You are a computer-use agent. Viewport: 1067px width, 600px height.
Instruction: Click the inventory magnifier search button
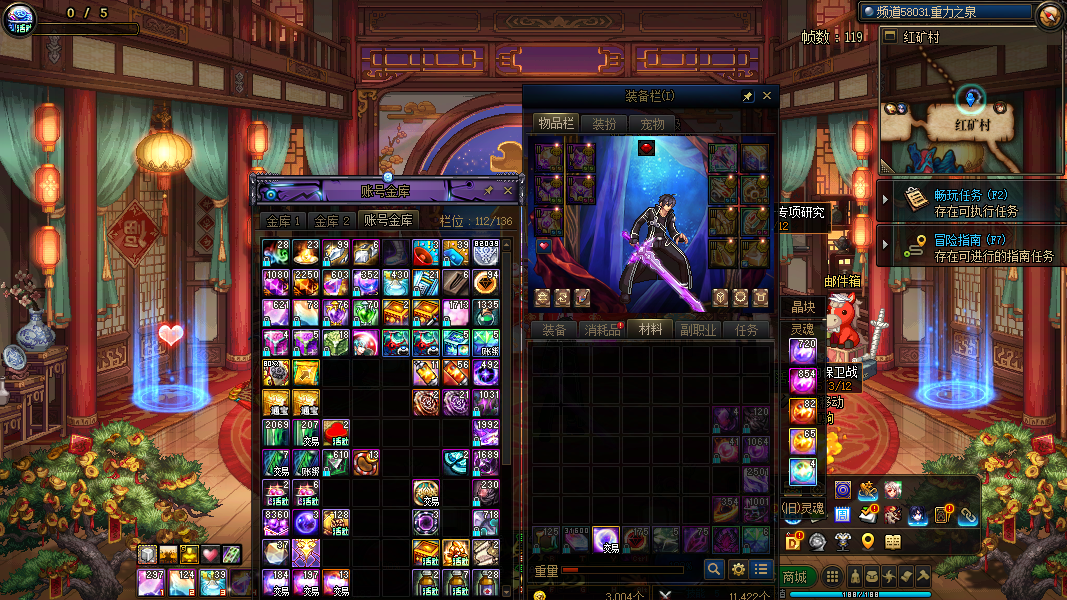coord(714,569)
